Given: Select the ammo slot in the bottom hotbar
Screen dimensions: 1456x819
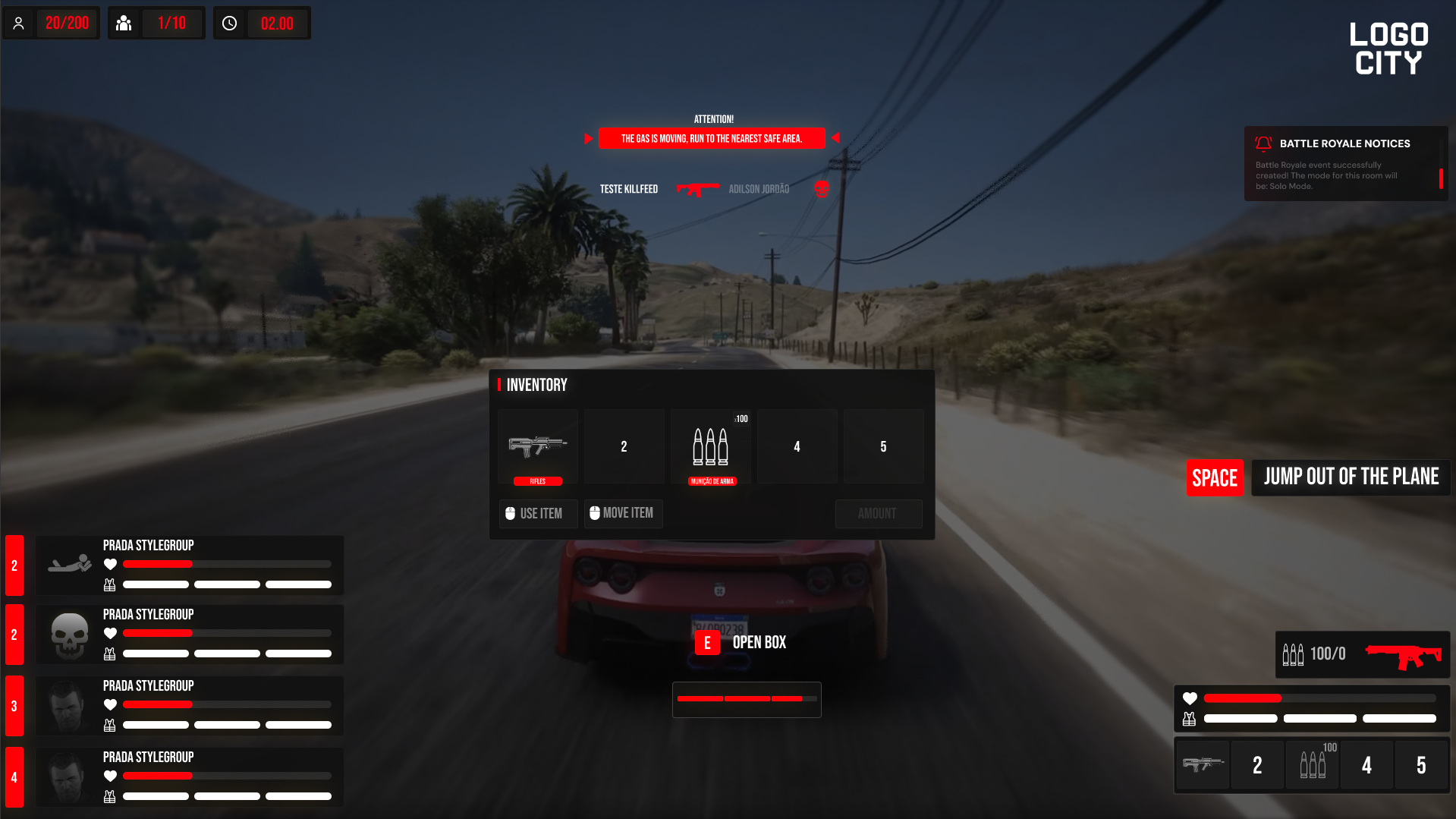Looking at the screenshot, I should point(1313,765).
